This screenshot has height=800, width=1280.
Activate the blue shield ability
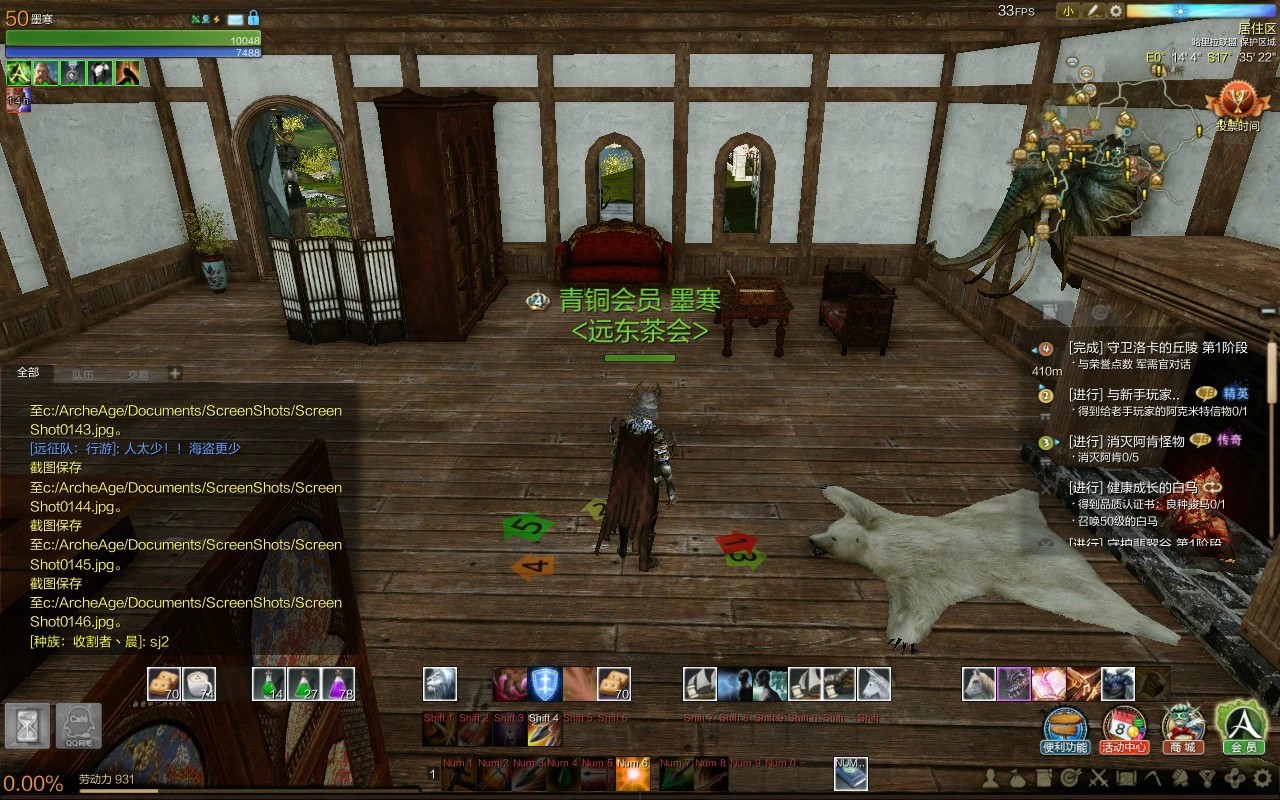tap(545, 684)
